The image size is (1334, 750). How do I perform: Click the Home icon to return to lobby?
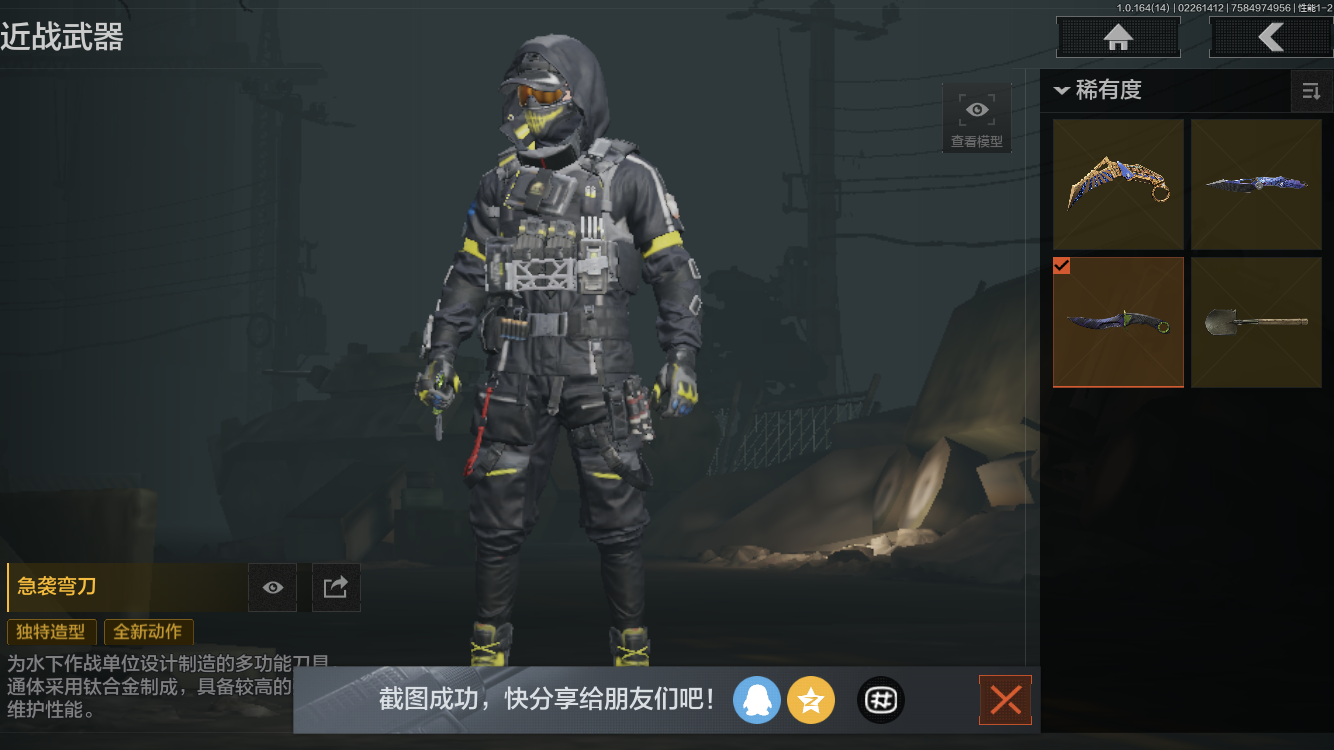pyautogui.click(x=1117, y=37)
